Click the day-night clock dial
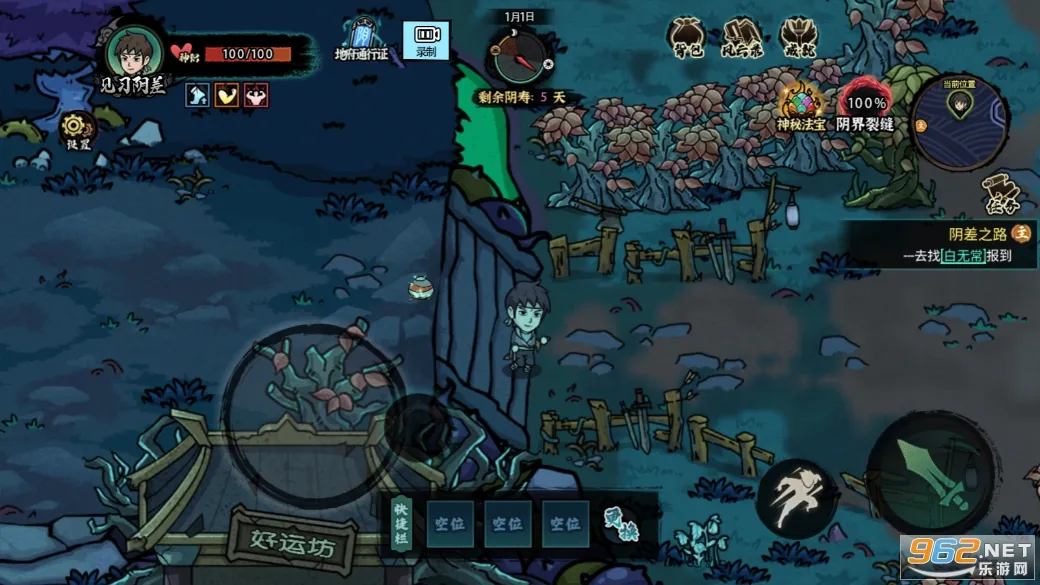The image size is (1040, 585). (x=517, y=55)
